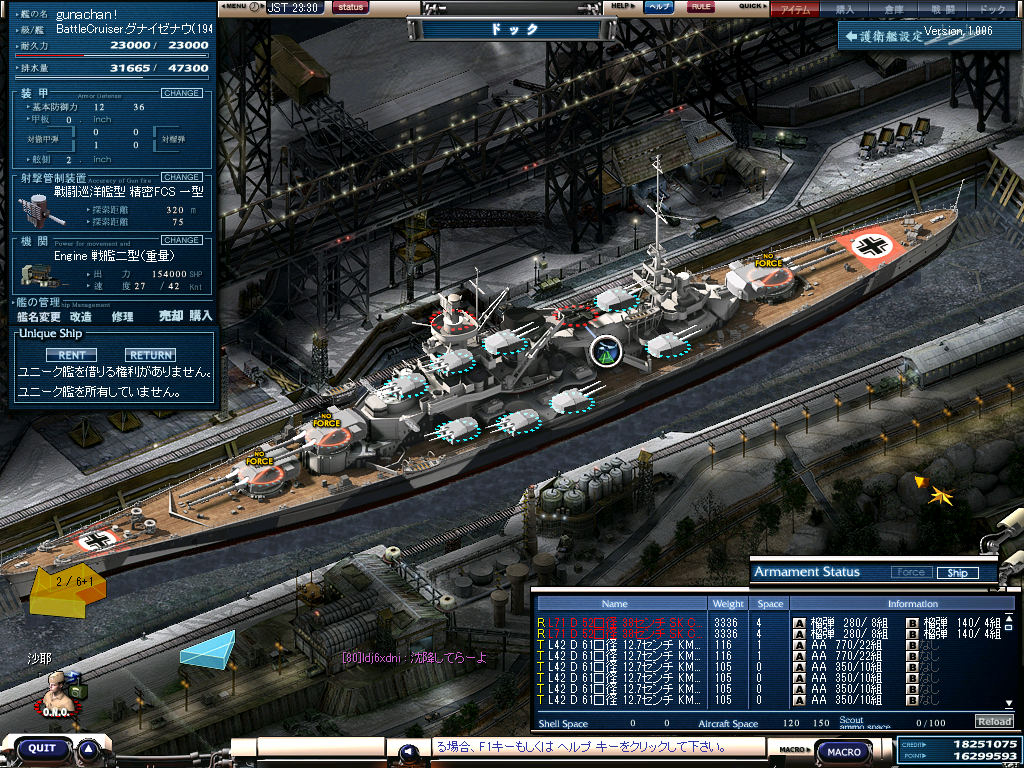Click CHANGE for the 射撃管制装置 fire control

[182, 177]
